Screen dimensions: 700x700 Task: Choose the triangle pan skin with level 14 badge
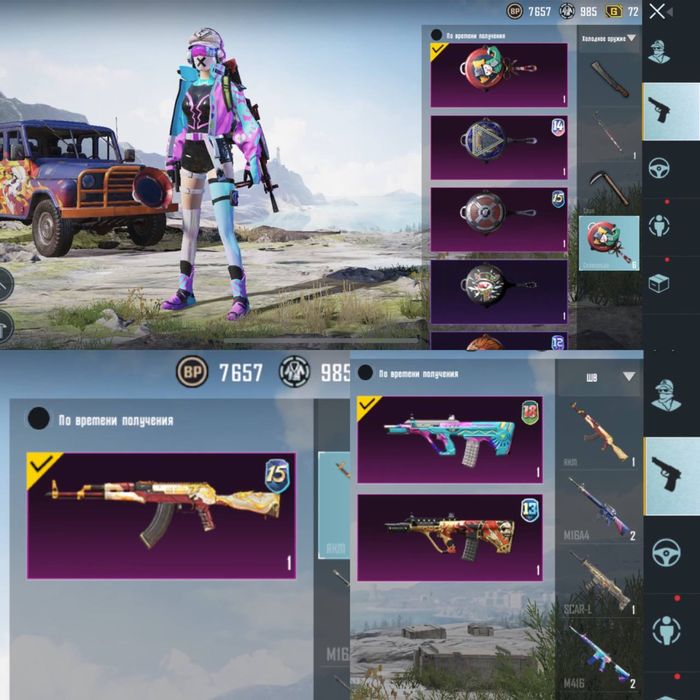tap(498, 146)
